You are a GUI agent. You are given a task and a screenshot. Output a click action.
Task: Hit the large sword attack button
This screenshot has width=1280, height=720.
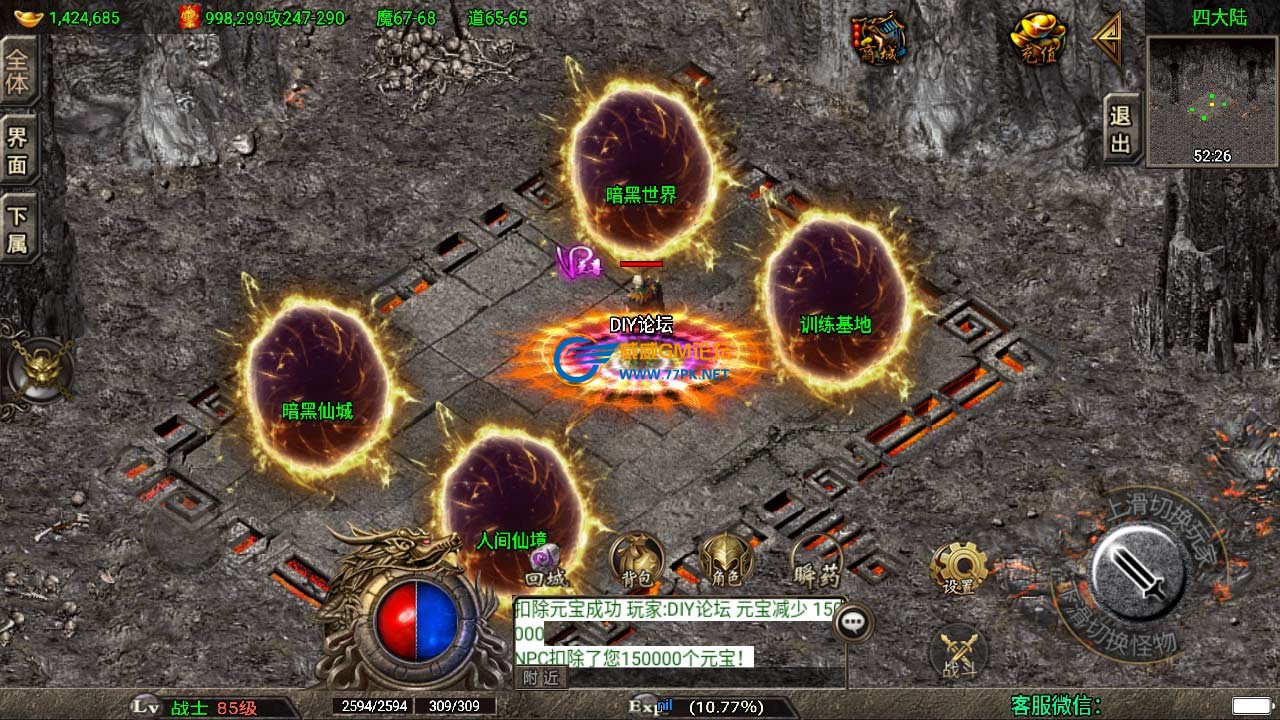click(x=1138, y=573)
